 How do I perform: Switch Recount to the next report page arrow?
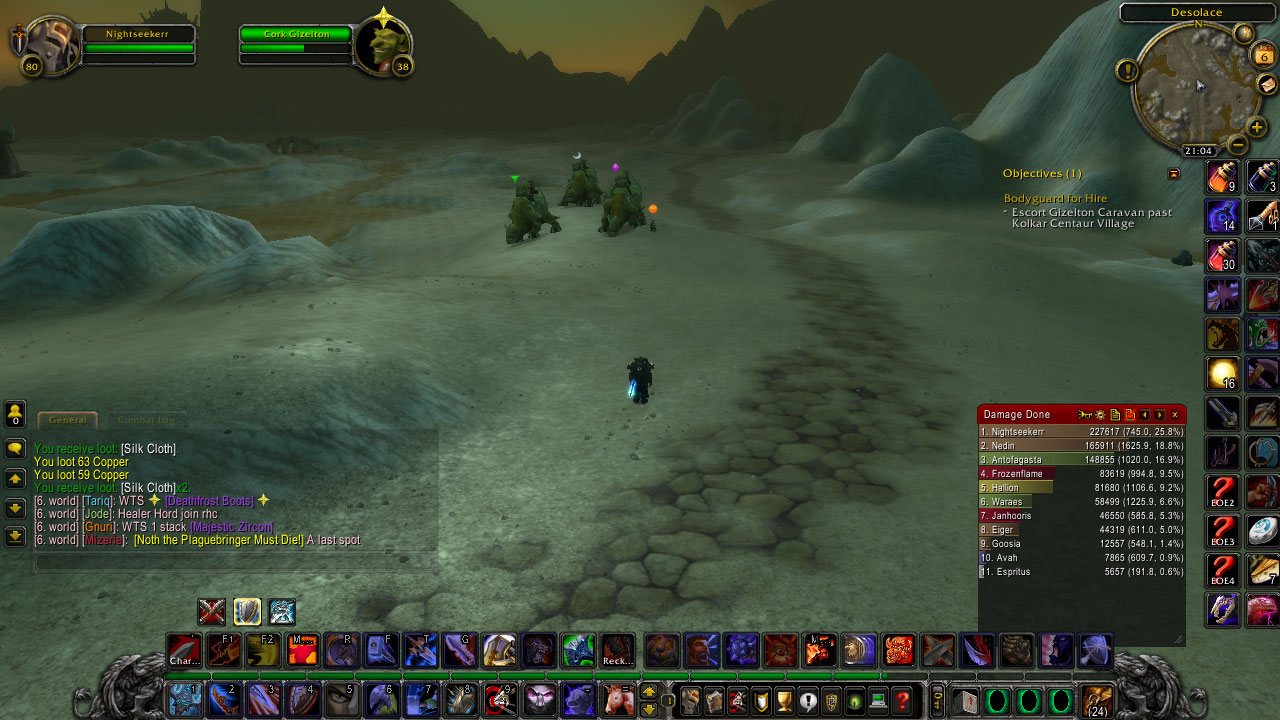point(1159,415)
